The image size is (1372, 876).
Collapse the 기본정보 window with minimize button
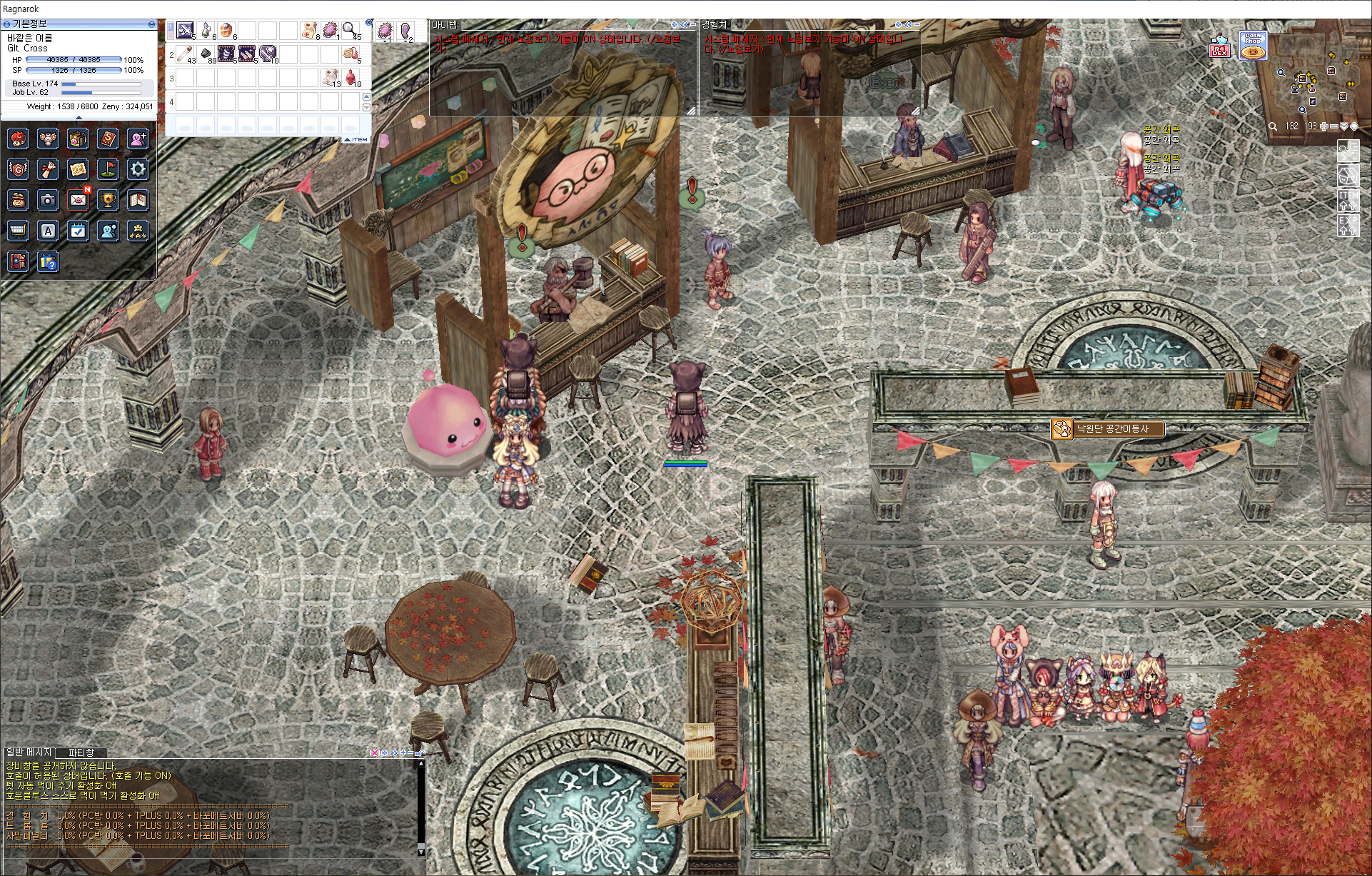pos(151,24)
